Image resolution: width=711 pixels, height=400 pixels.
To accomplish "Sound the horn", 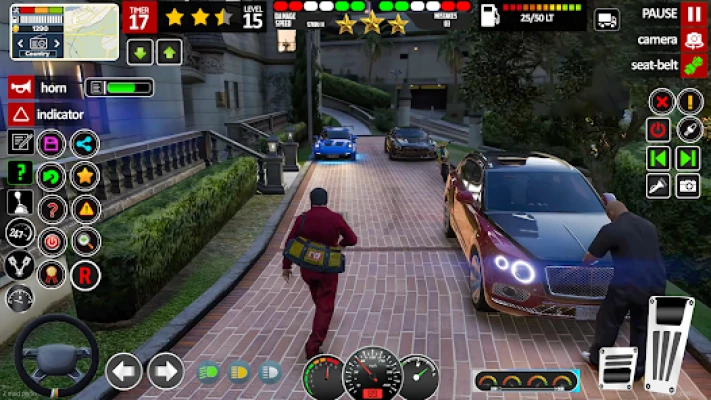I will point(21,87).
